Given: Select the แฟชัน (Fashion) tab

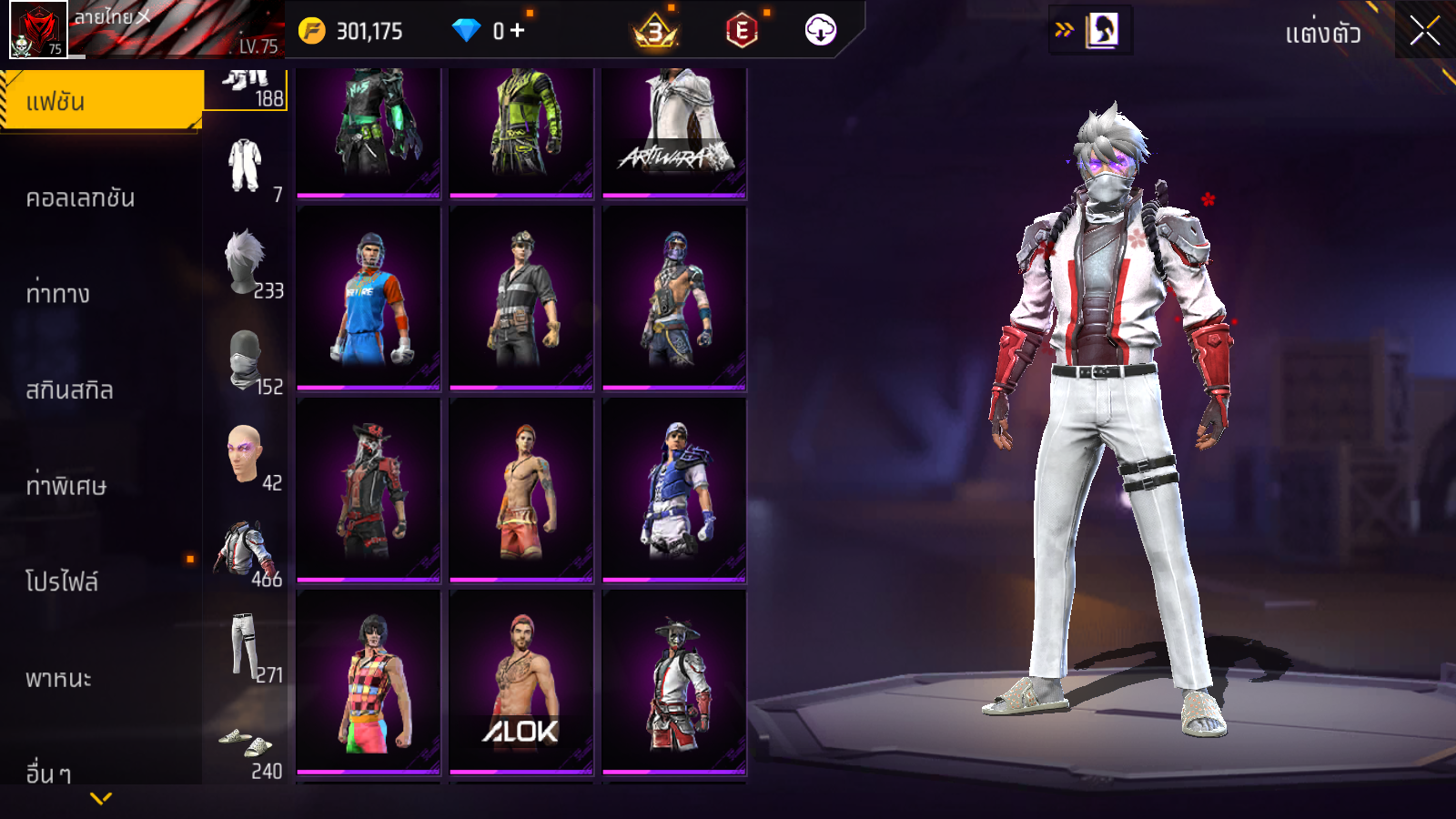Looking at the screenshot, I should (100, 101).
